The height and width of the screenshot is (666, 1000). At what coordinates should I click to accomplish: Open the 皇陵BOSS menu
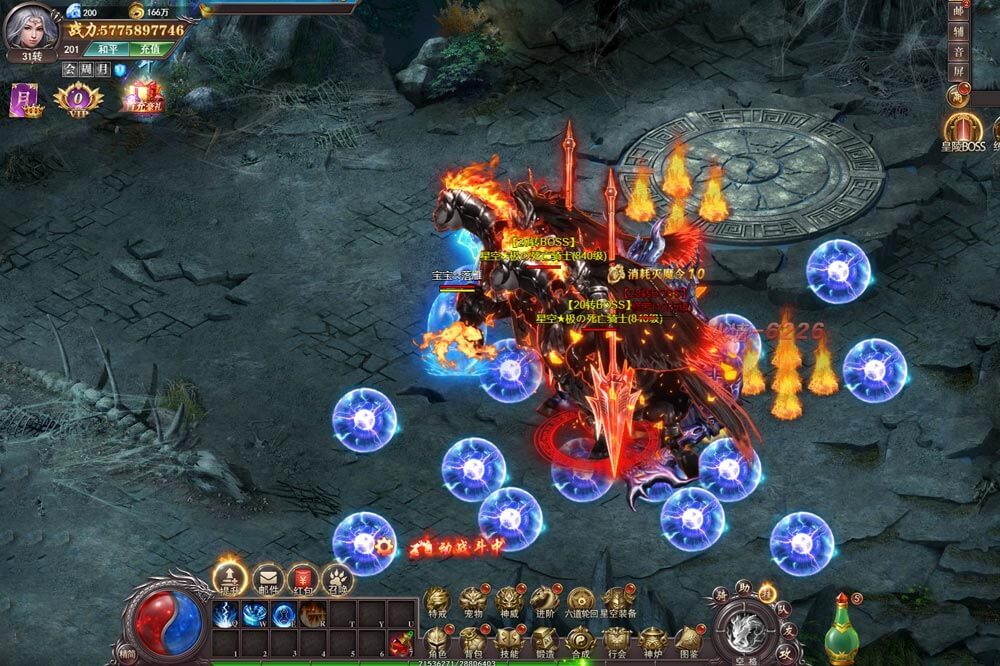(964, 130)
